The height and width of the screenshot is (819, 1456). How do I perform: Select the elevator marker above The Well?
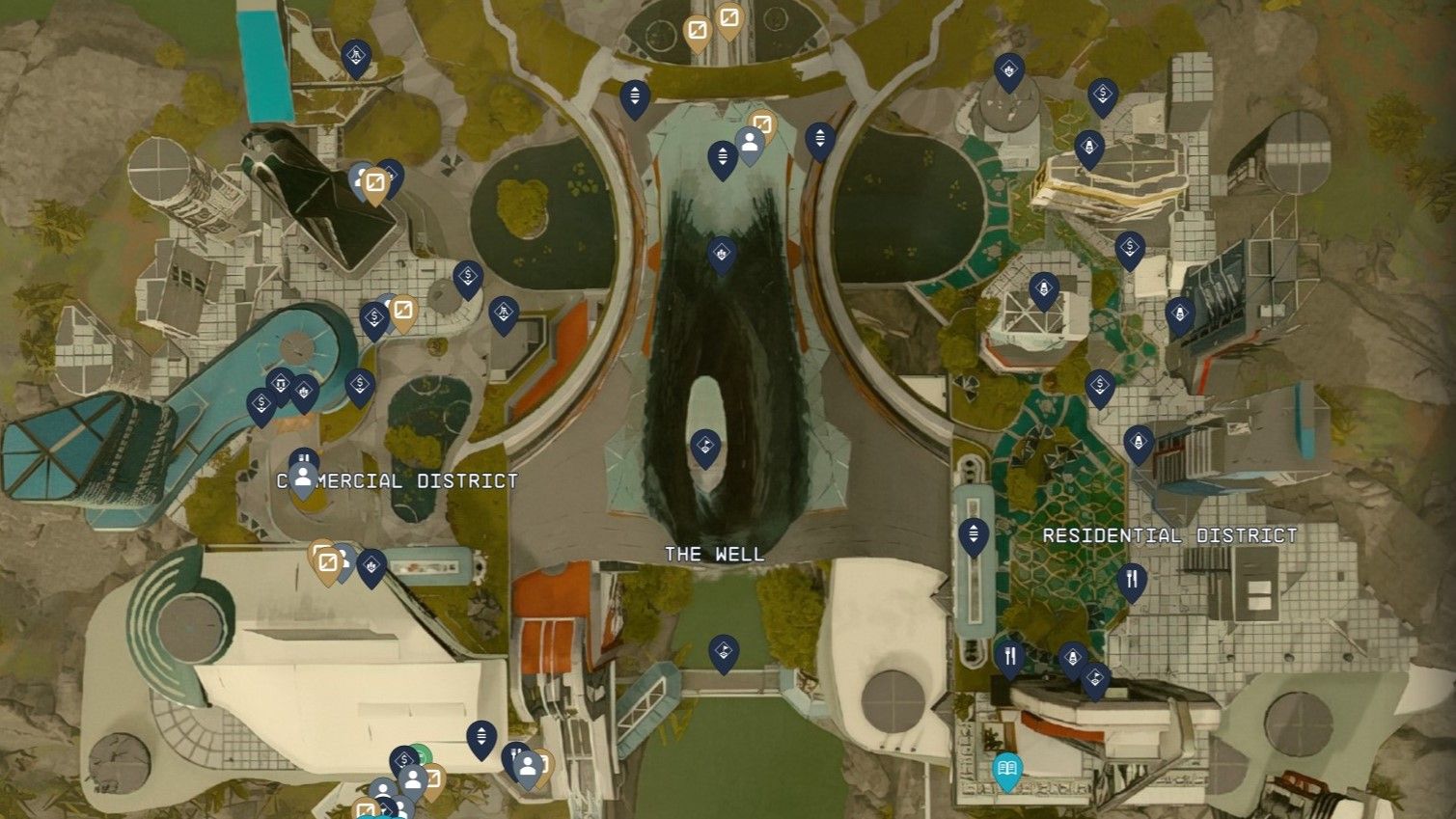pos(721,157)
